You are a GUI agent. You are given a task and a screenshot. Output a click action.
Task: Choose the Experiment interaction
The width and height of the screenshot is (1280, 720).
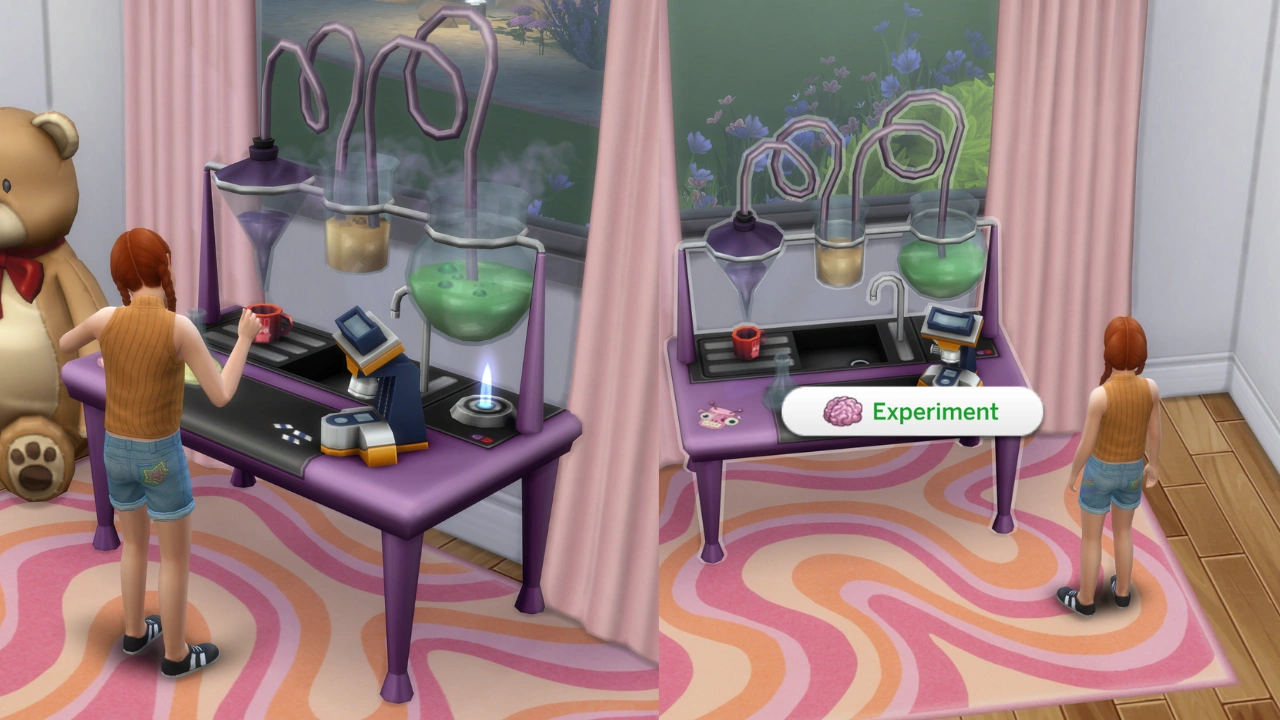(x=915, y=411)
